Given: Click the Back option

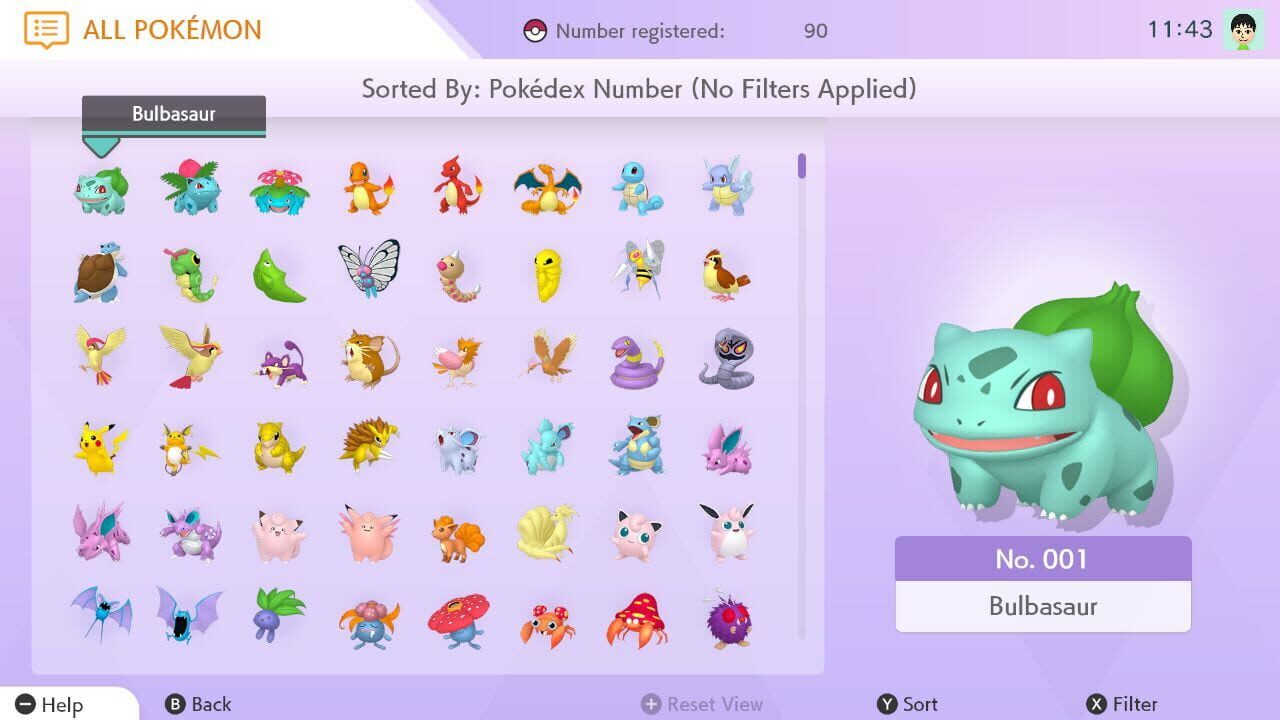Looking at the screenshot, I should [x=198, y=704].
